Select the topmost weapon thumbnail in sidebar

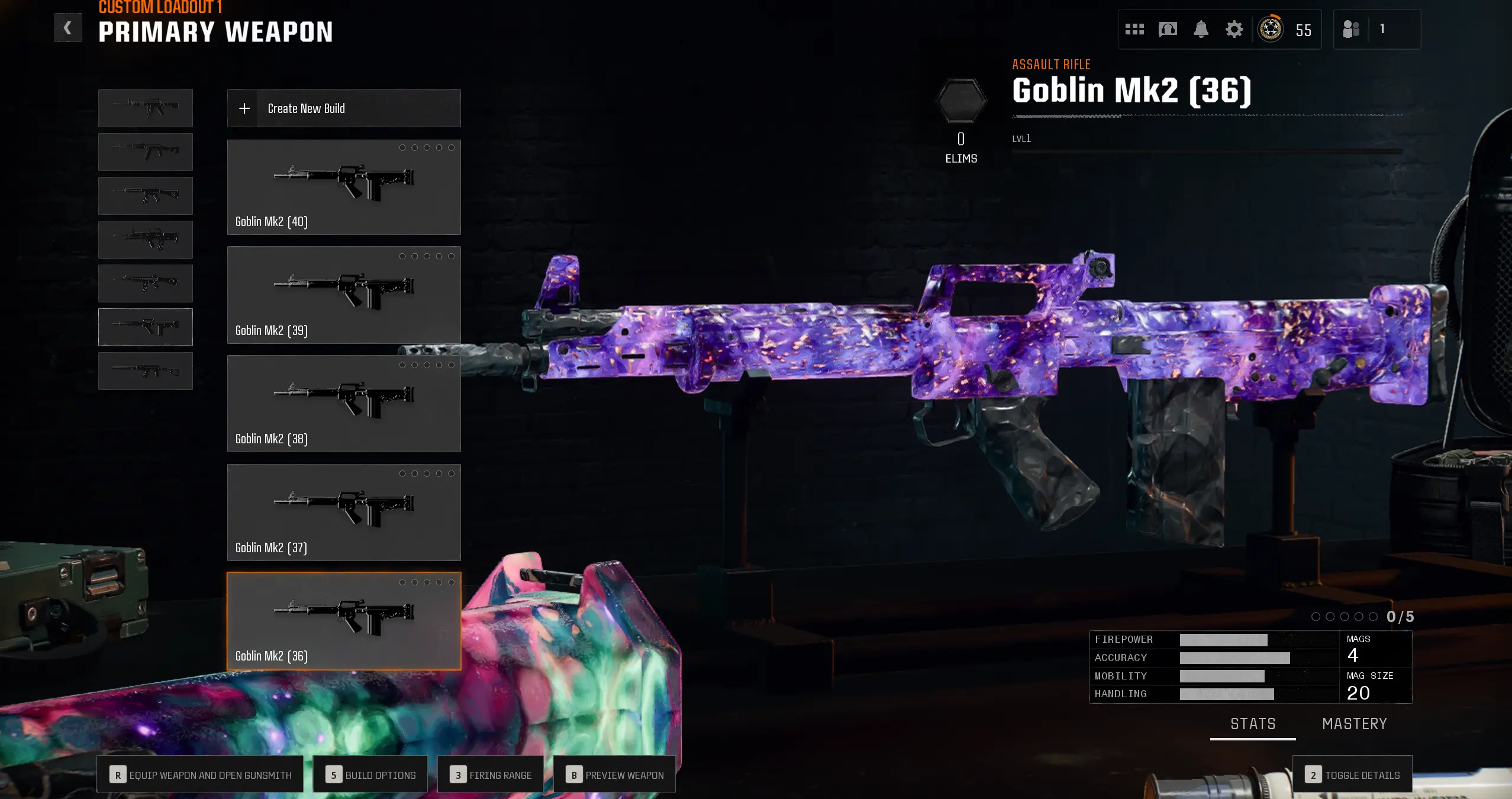(146, 108)
